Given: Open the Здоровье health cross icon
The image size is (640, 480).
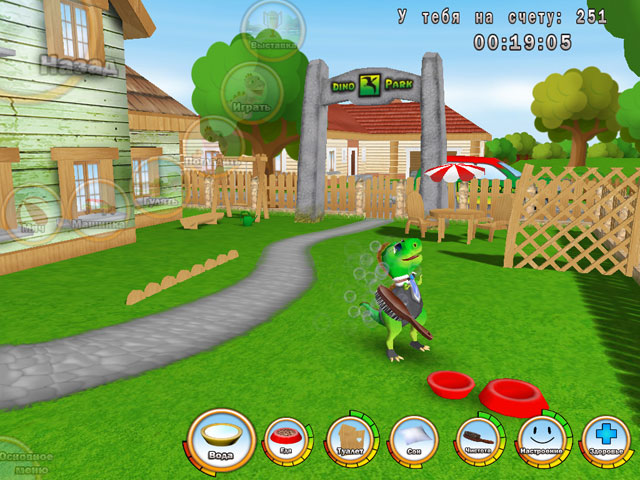Looking at the screenshot, I should 605,439.
